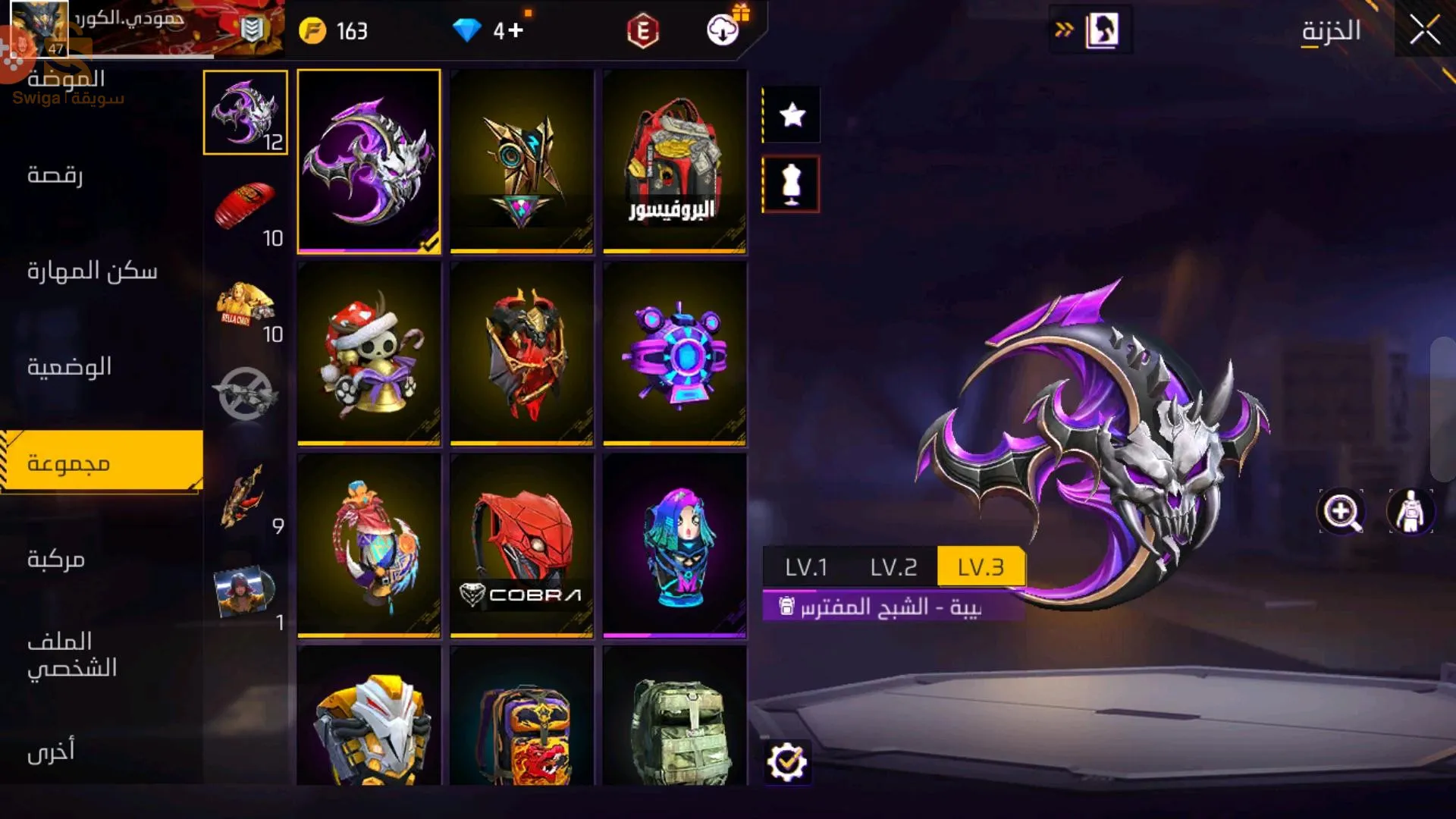Pick the البروفيسور money backpack
Viewport: 1456px width, 819px height.
tap(674, 161)
